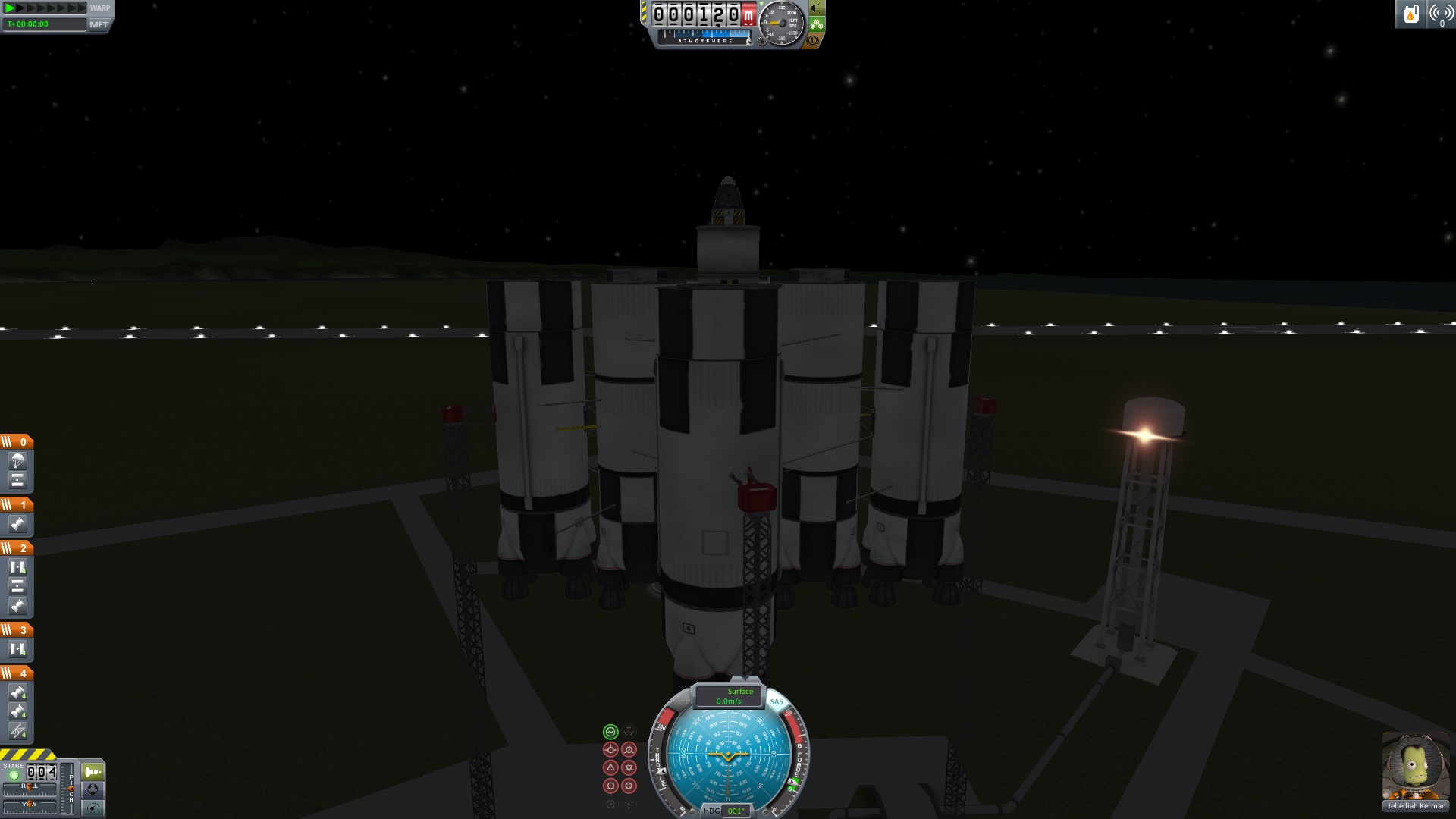Select the launch clamp icon in stage 4
This screenshot has height=819, width=1456.
(17, 731)
